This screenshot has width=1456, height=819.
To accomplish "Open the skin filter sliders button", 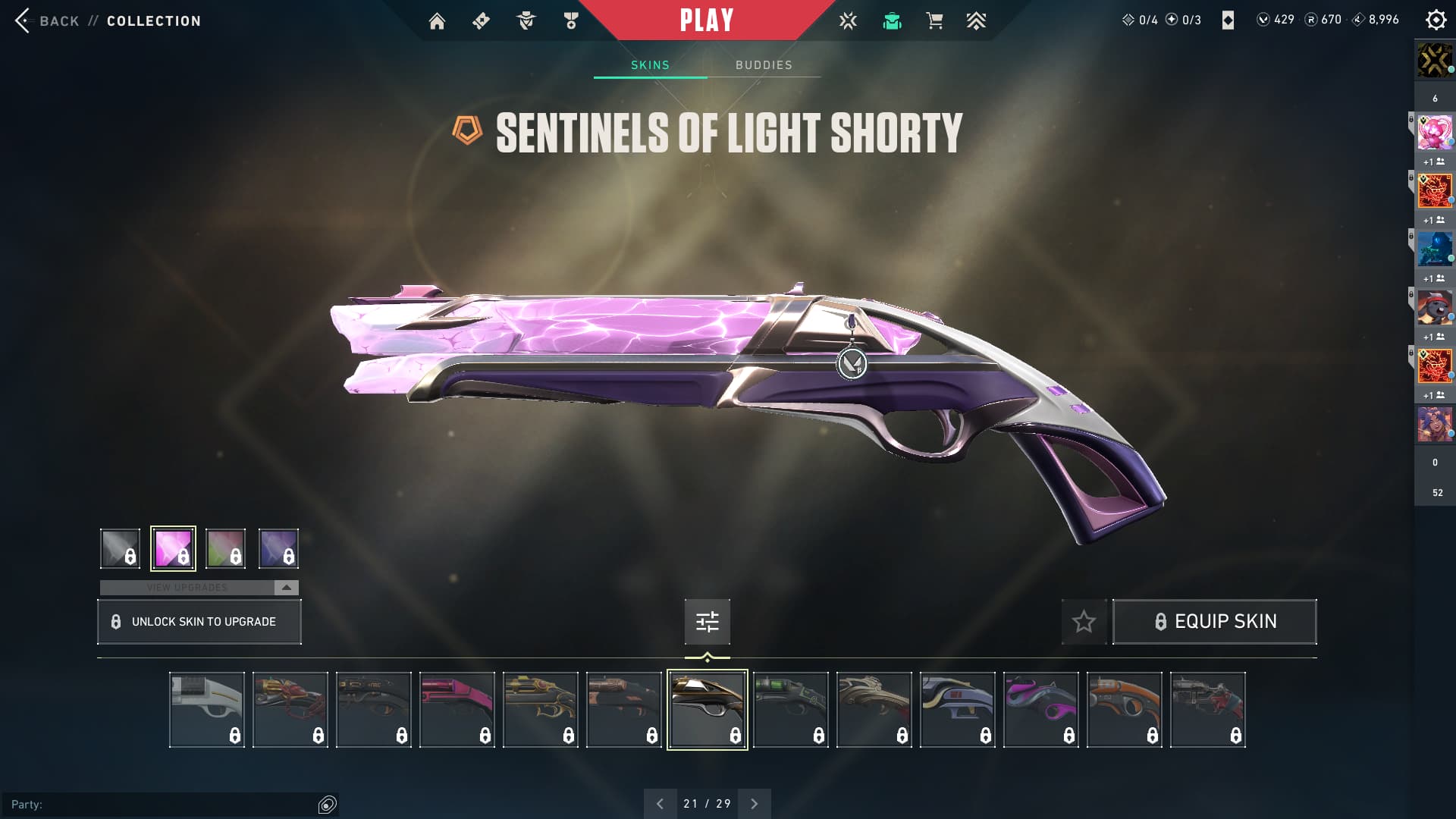I will 707,622.
